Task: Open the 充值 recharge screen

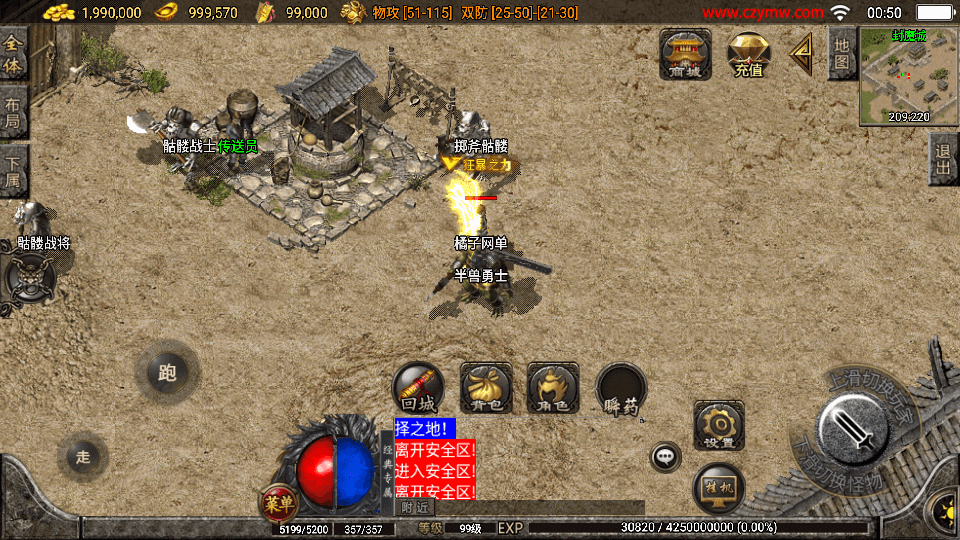Action: point(748,54)
